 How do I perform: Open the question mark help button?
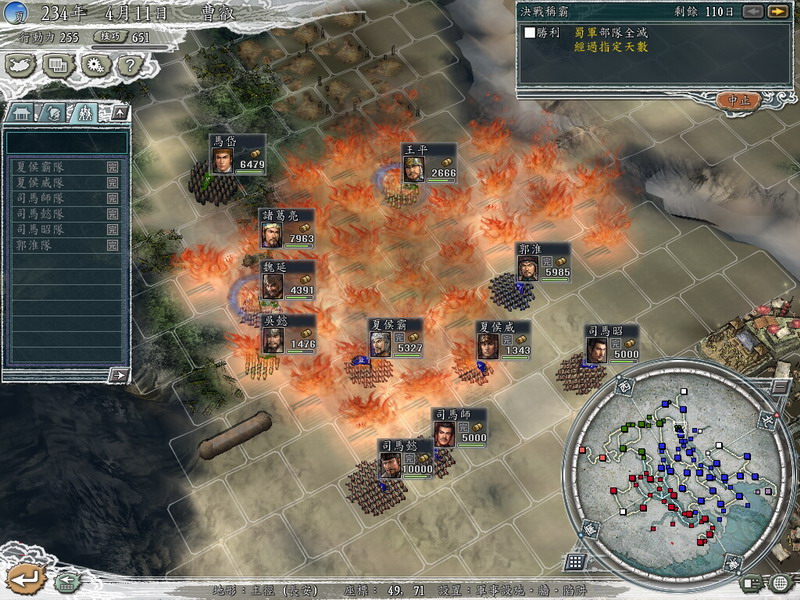(128, 65)
